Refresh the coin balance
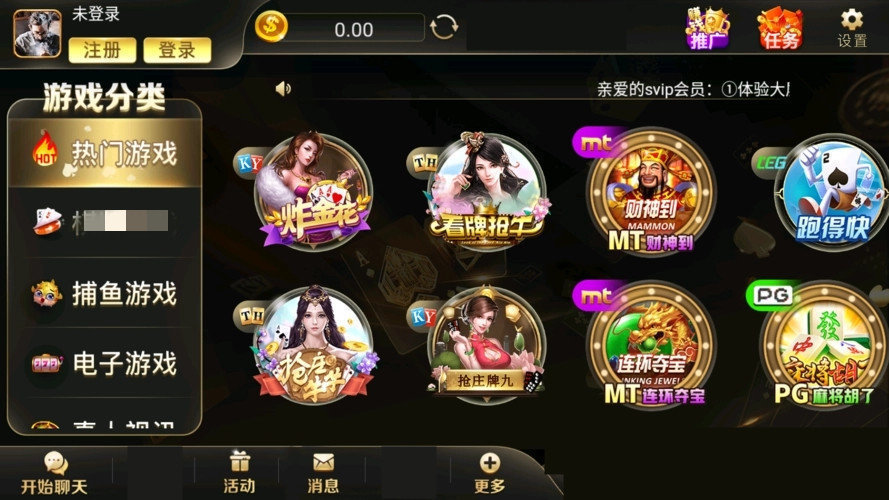This screenshot has width=889, height=500. tap(443, 28)
